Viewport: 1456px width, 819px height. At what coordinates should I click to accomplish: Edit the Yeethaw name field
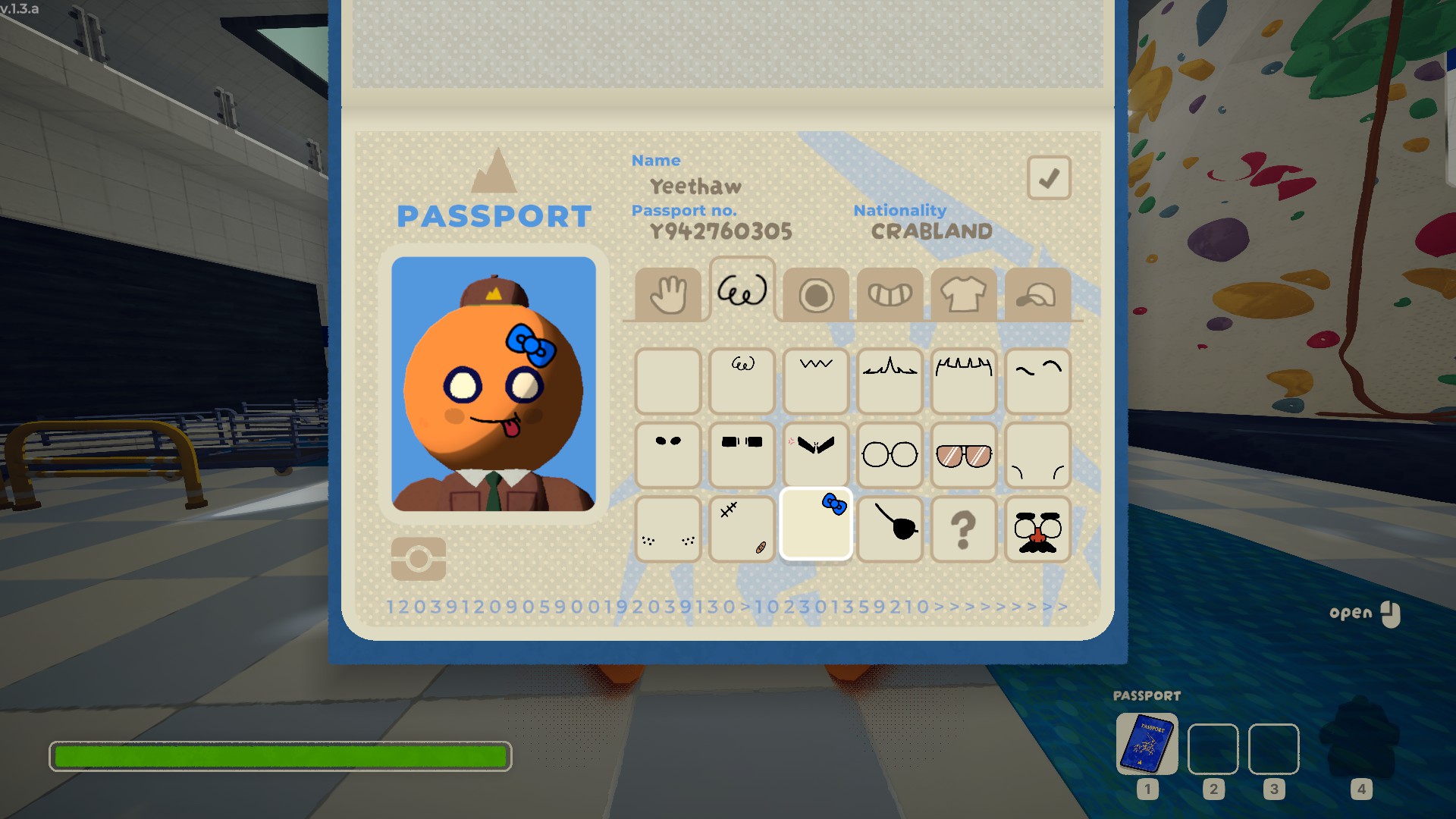click(x=695, y=187)
